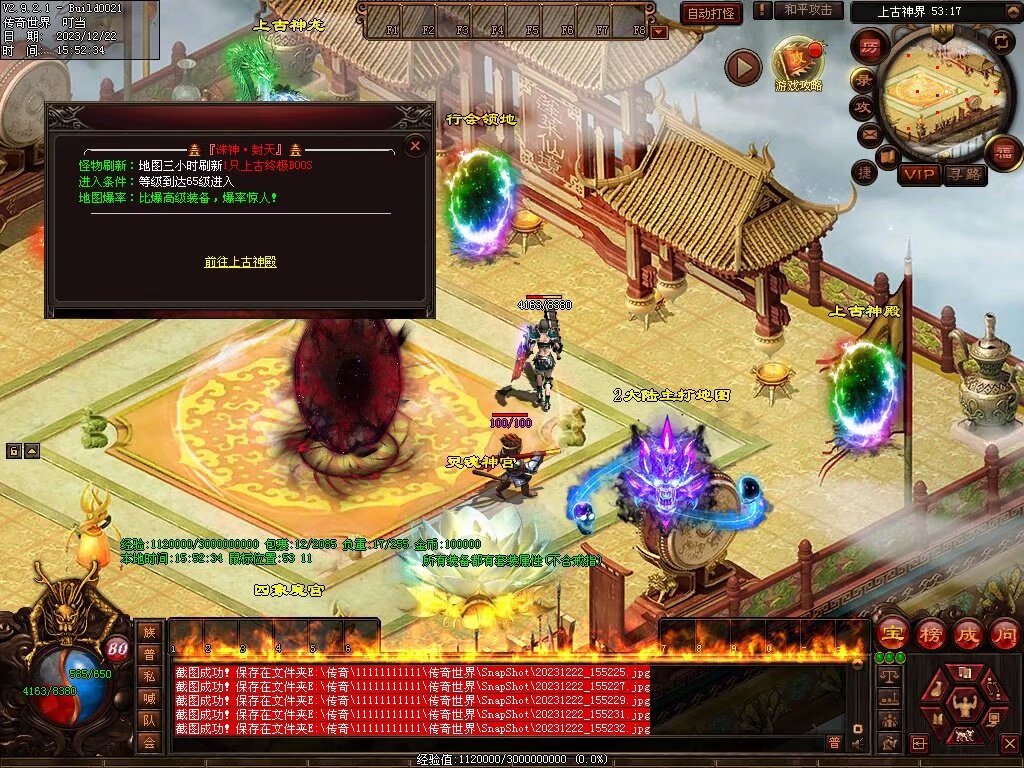Switch the 和平攻击 attack mode
This screenshot has height=768, width=1024.
[807, 10]
